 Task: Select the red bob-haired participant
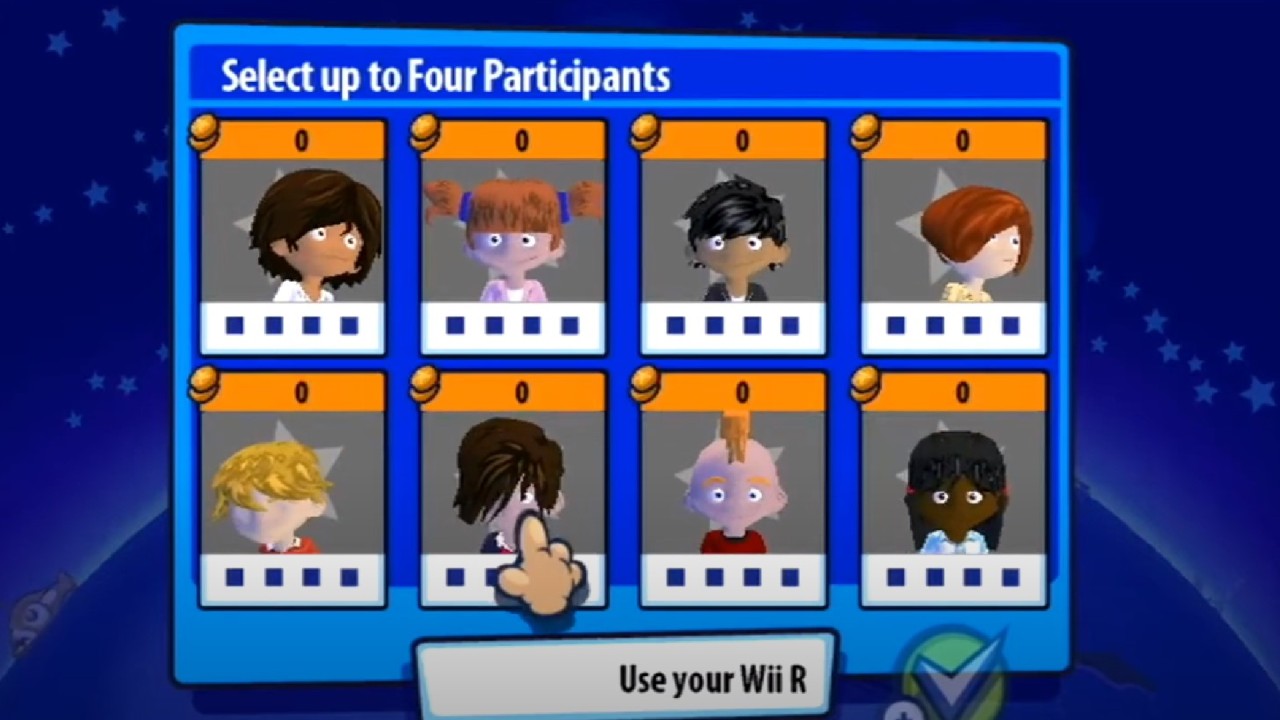[x=954, y=236]
